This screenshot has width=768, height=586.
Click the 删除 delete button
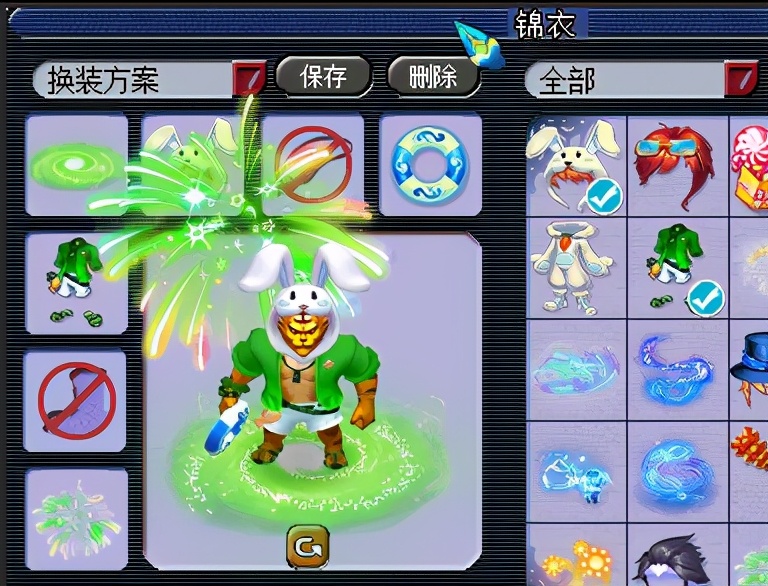click(x=433, y=76)
